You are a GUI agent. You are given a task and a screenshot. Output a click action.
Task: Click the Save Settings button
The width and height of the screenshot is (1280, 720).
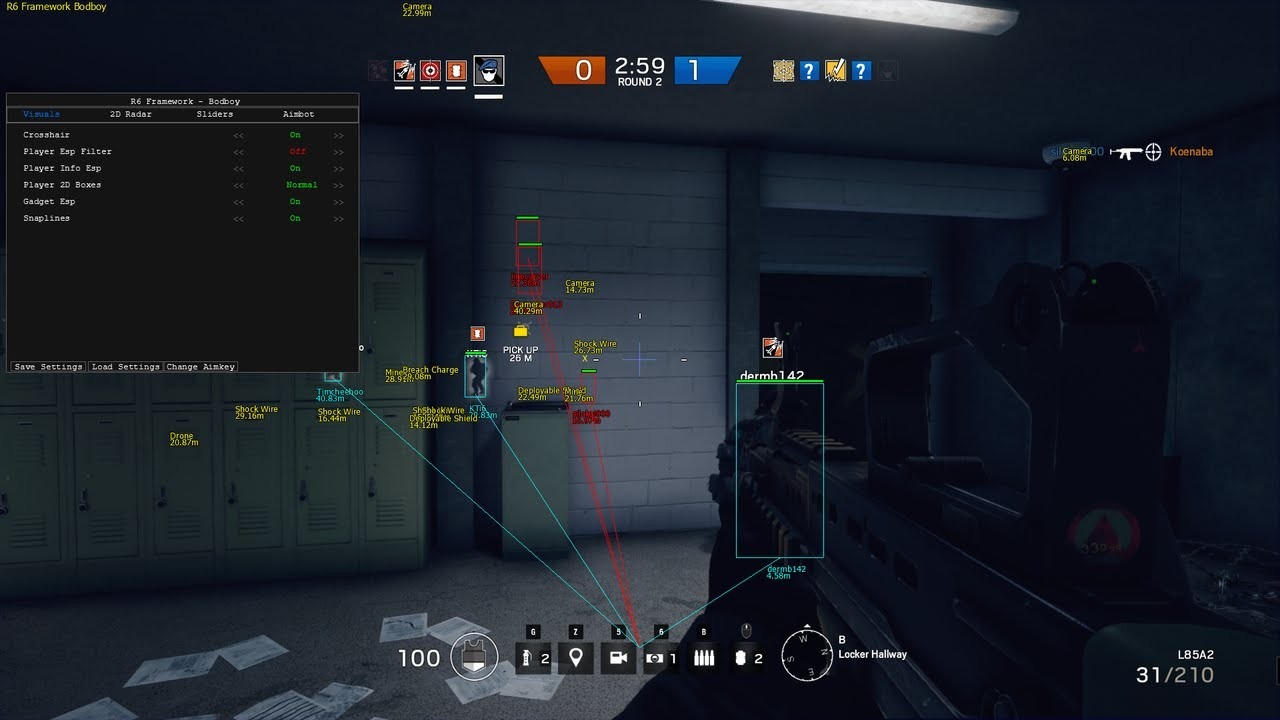(x=46, y=366)
